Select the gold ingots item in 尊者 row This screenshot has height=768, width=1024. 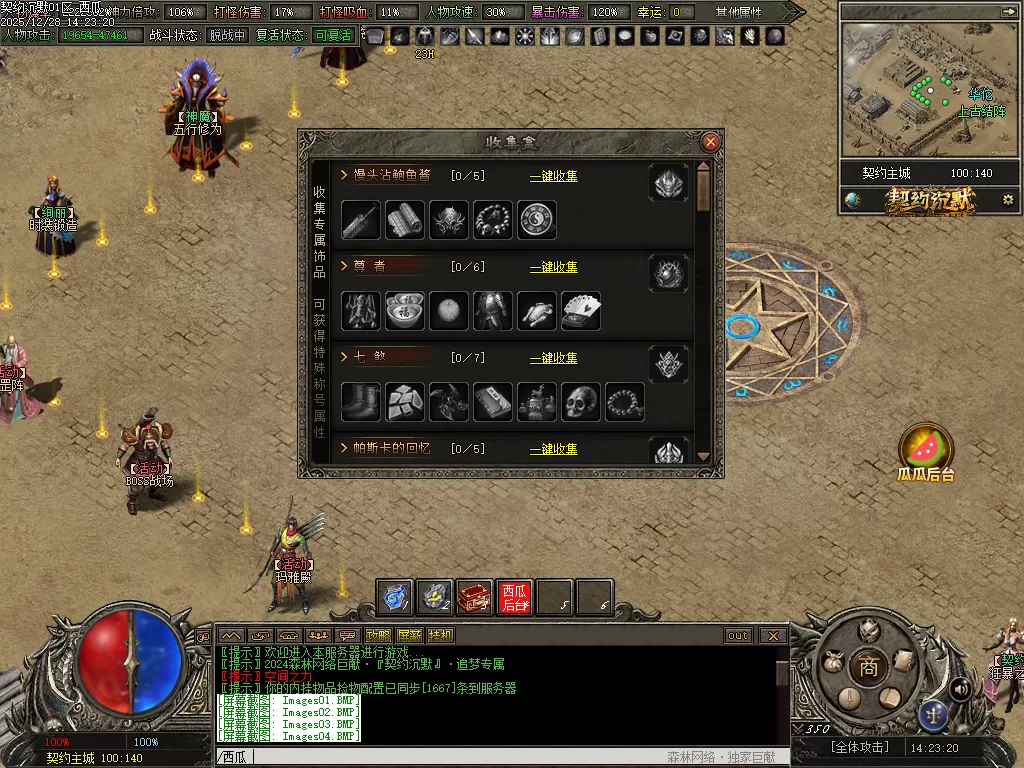(405, 311)
